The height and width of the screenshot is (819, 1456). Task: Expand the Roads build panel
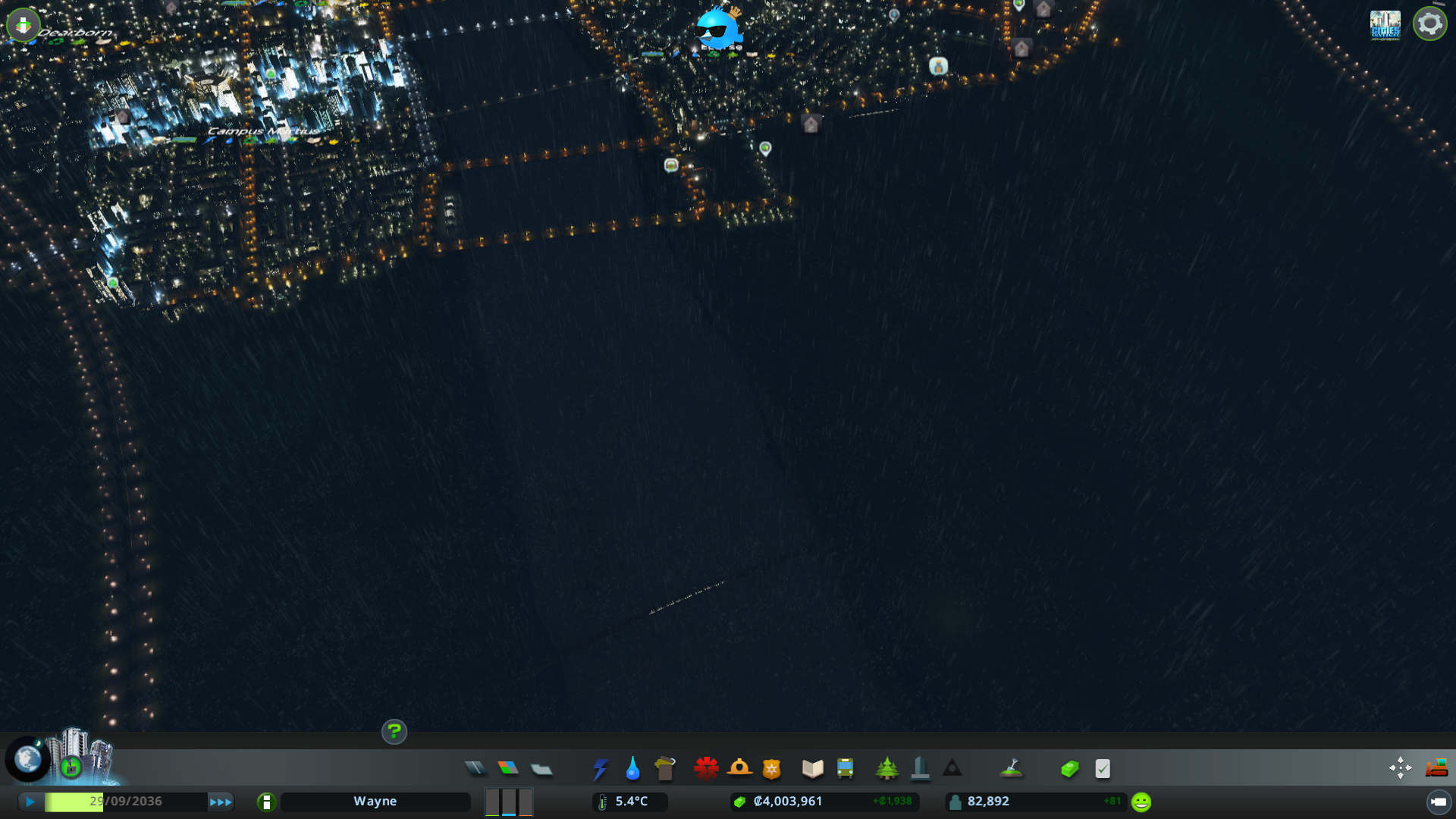pyautogui.click(x=476, y=768)
